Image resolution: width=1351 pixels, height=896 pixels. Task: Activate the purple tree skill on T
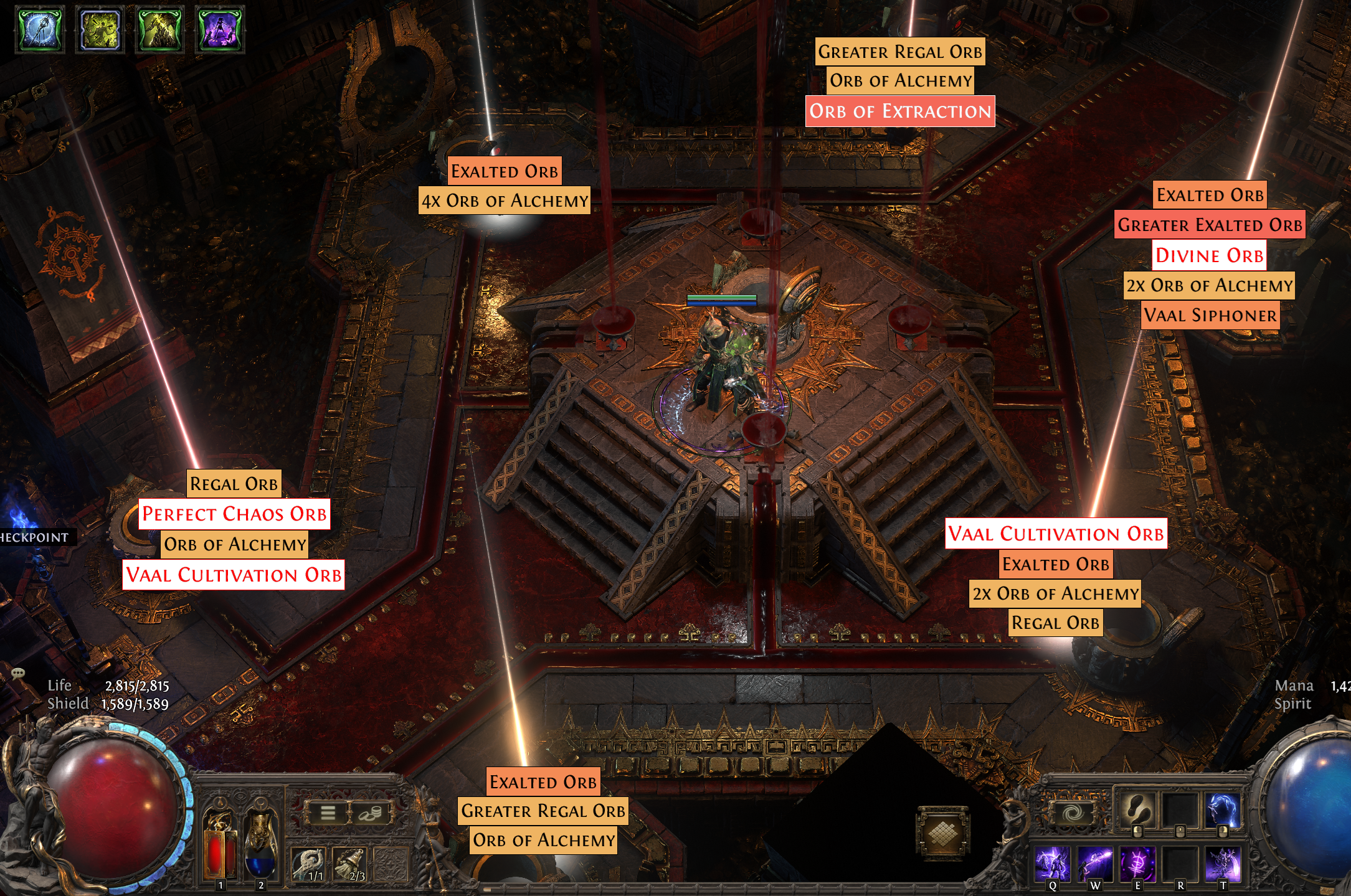[1223, 864]
